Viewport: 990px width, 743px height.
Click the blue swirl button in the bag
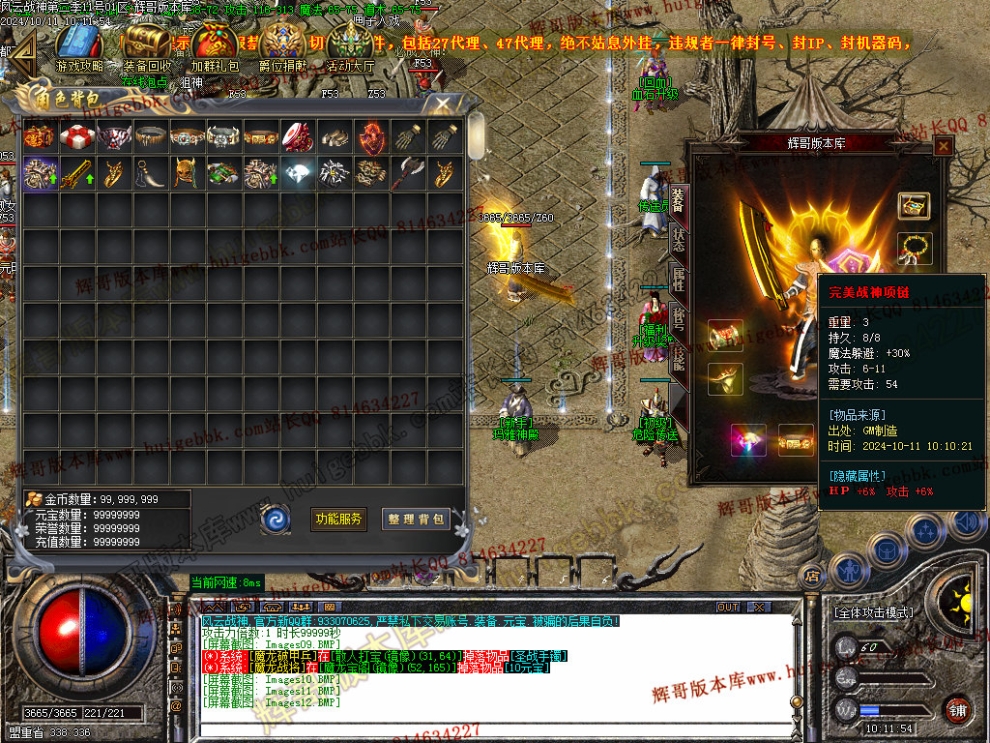point(275,518)
